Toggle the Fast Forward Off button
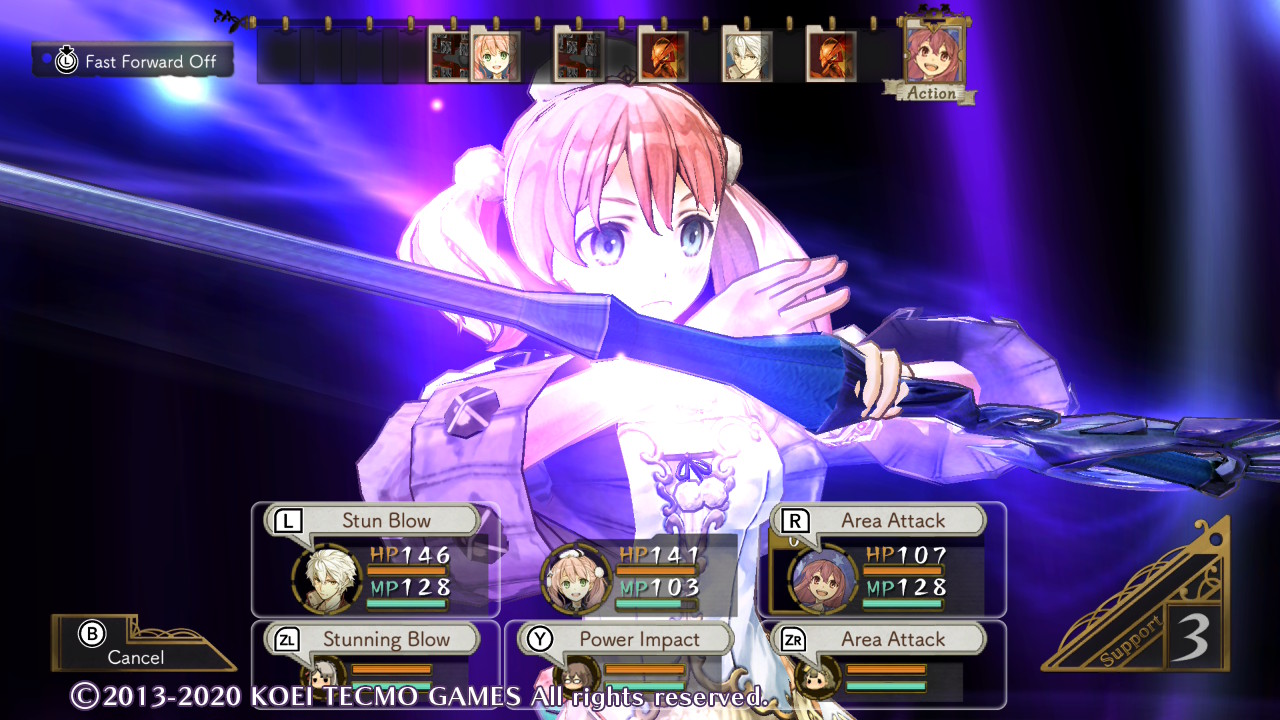 point(133,61)
